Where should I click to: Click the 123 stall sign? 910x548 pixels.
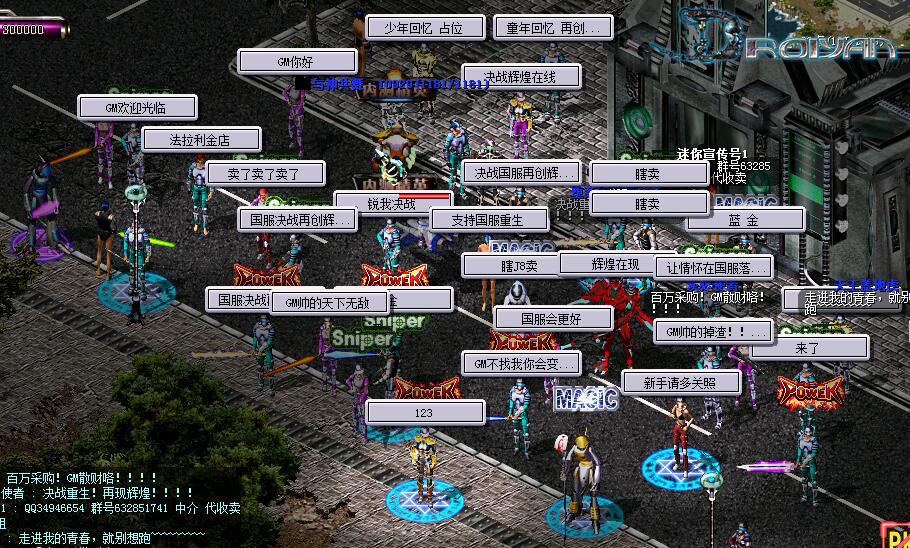tap(425, 412)
